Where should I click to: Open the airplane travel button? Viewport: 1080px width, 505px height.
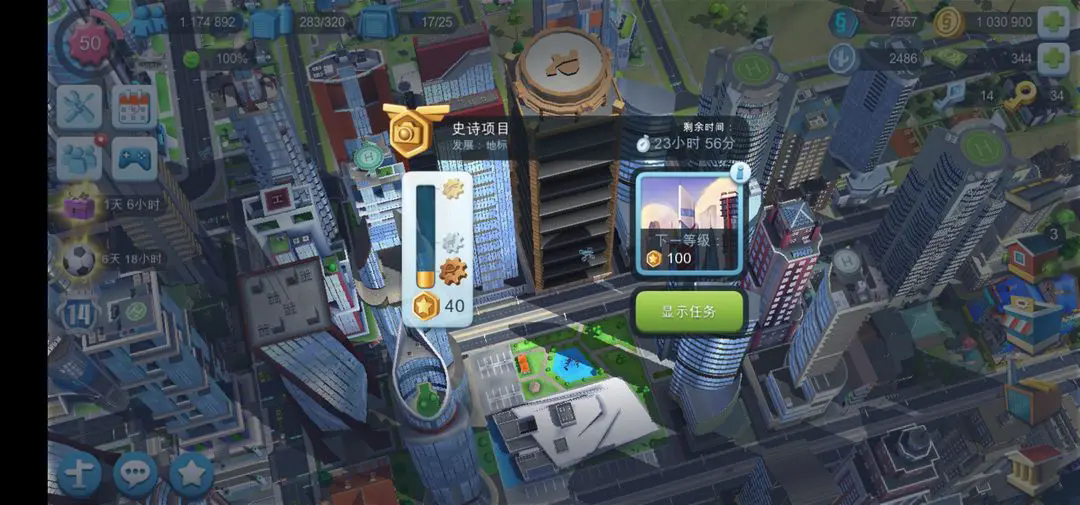pyautogui.click(x=79, y=474)
